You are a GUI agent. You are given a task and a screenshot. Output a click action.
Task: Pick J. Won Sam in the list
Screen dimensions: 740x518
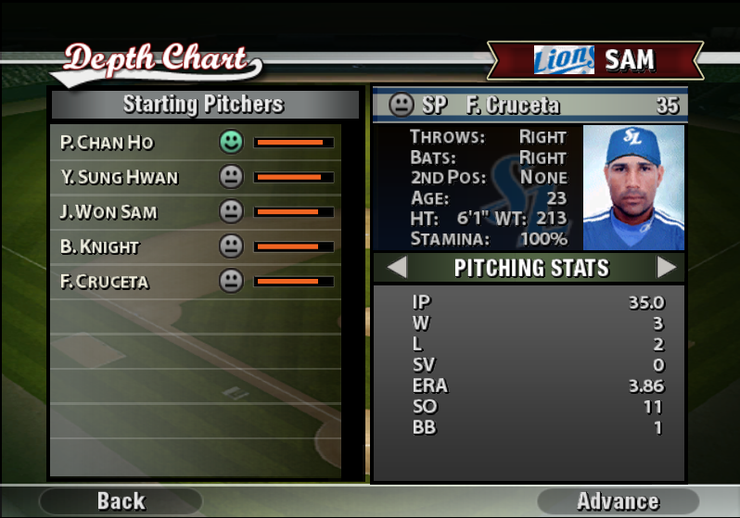pyautogui.click(x=109, y=212)
